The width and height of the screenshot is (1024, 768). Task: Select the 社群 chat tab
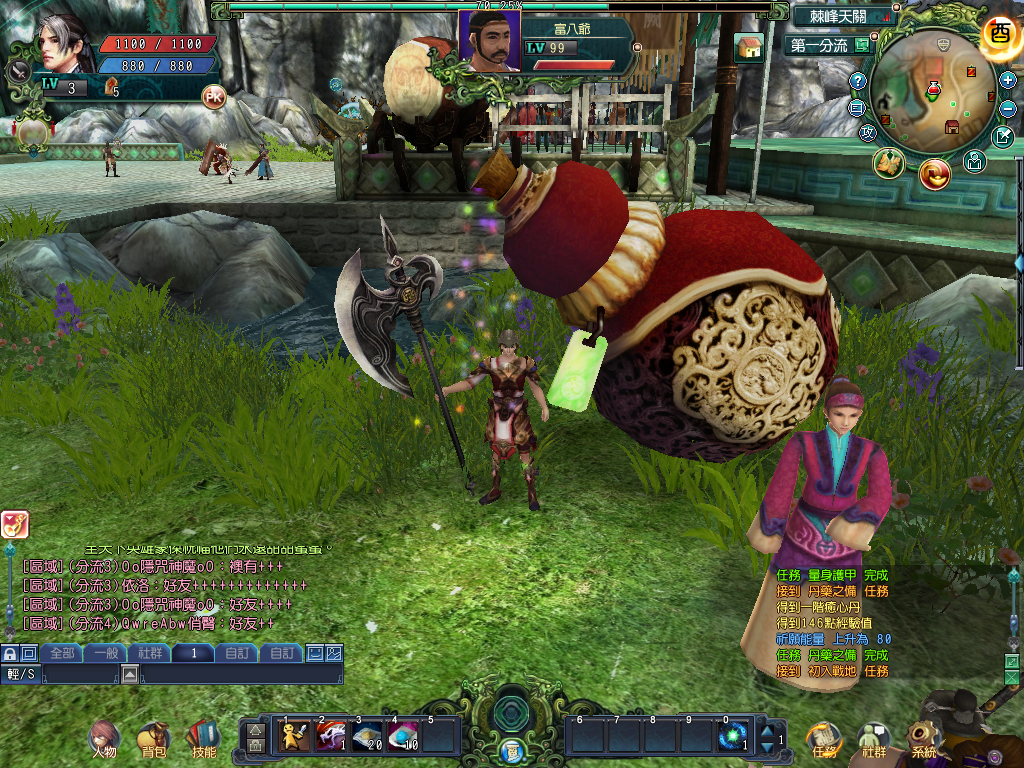click(150, 653)
